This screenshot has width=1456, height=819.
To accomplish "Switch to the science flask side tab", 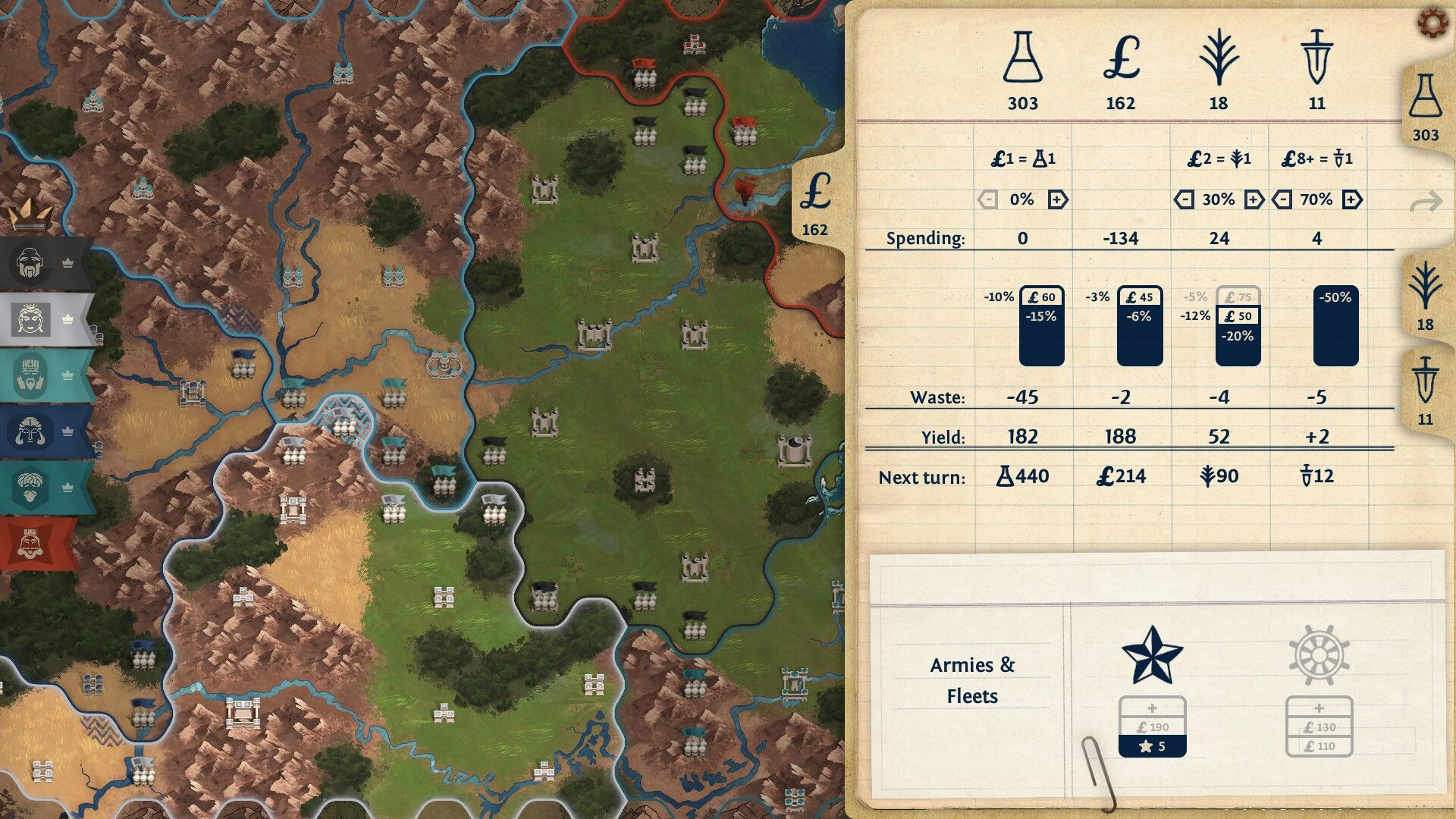I will coord(1425,108).
